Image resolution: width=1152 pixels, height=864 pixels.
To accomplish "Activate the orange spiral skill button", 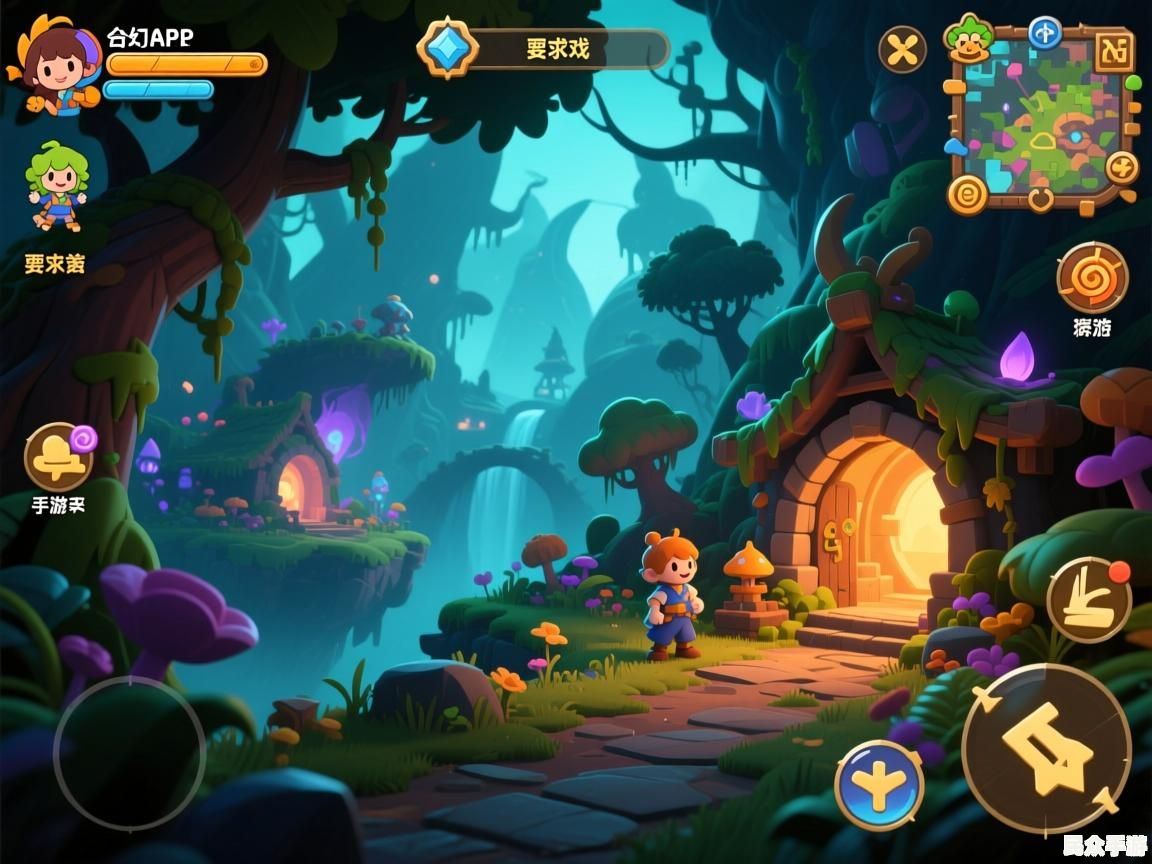I will click(x=1092, y=277).
